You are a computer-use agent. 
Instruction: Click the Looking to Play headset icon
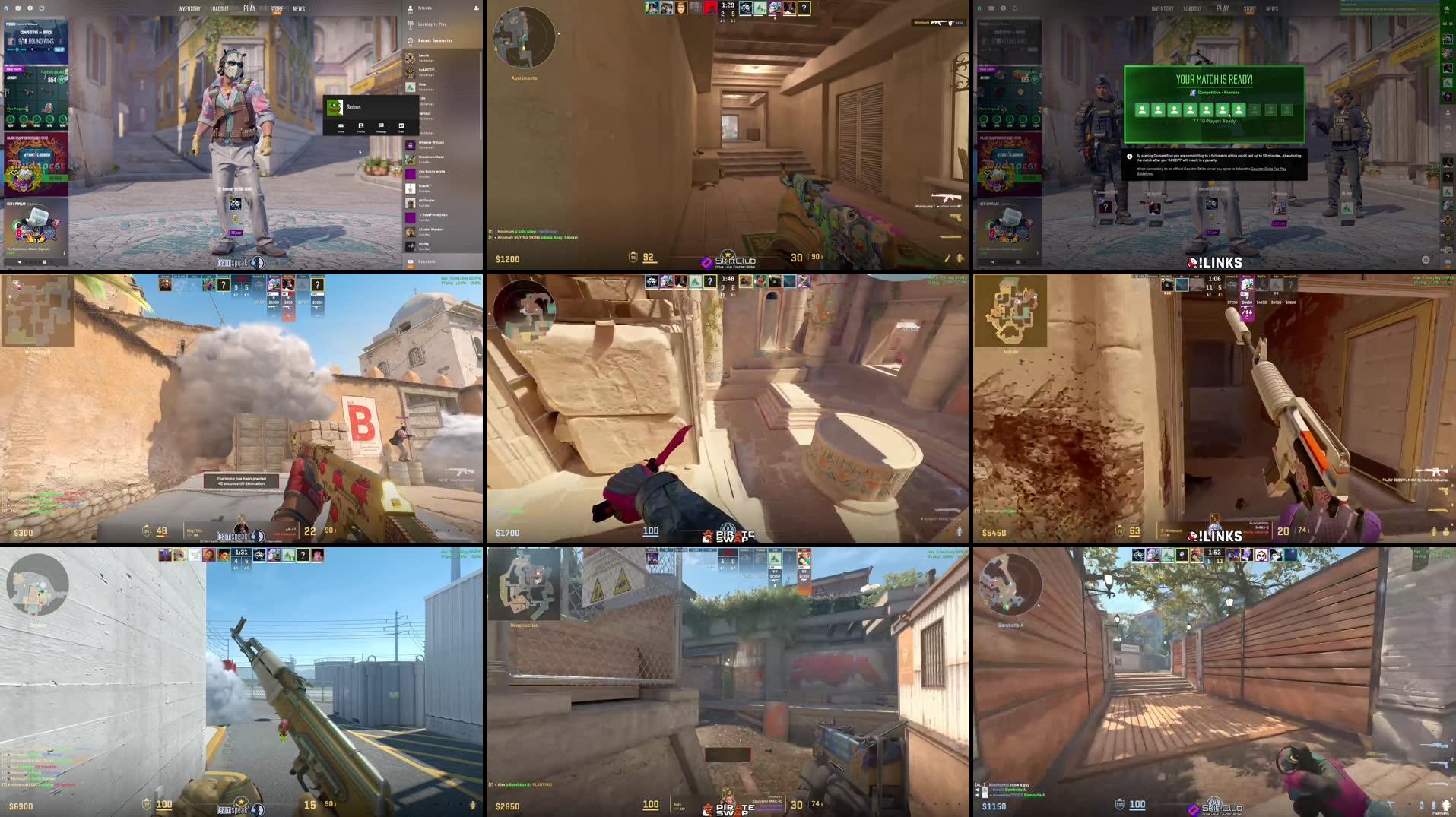click(x=410, y=24)
